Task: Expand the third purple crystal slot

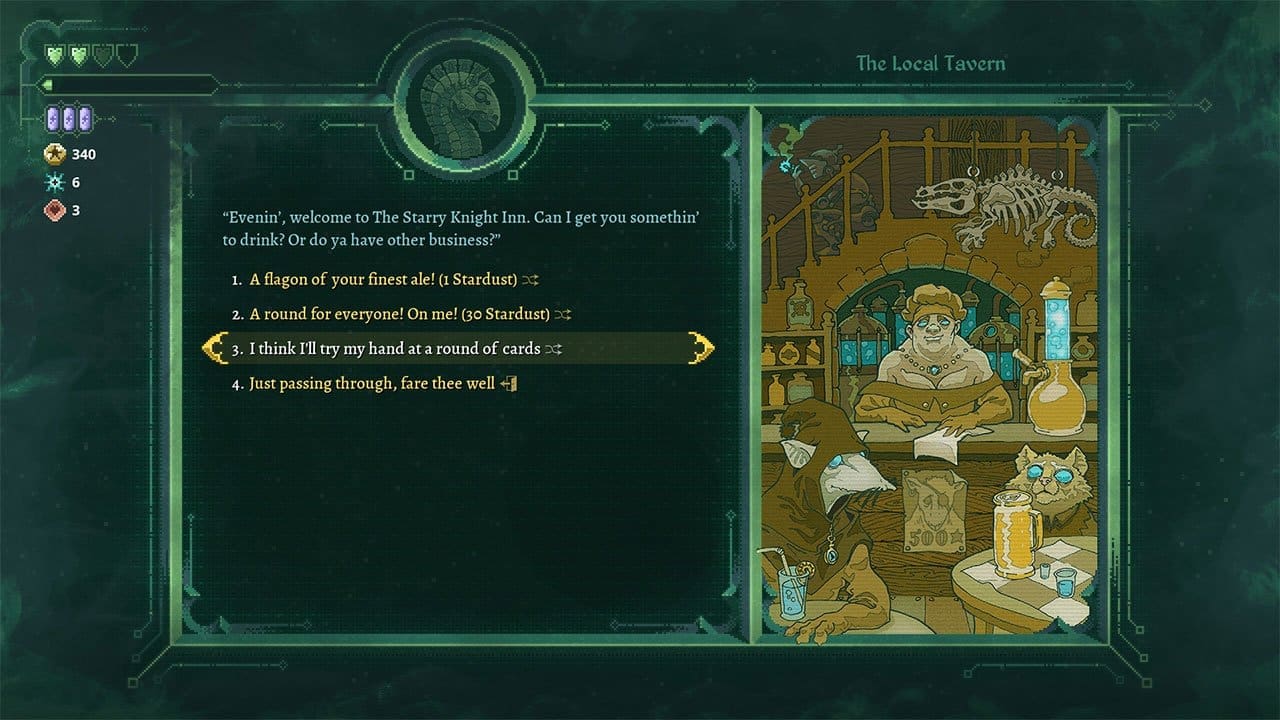Action: click(x=85, y=118)
